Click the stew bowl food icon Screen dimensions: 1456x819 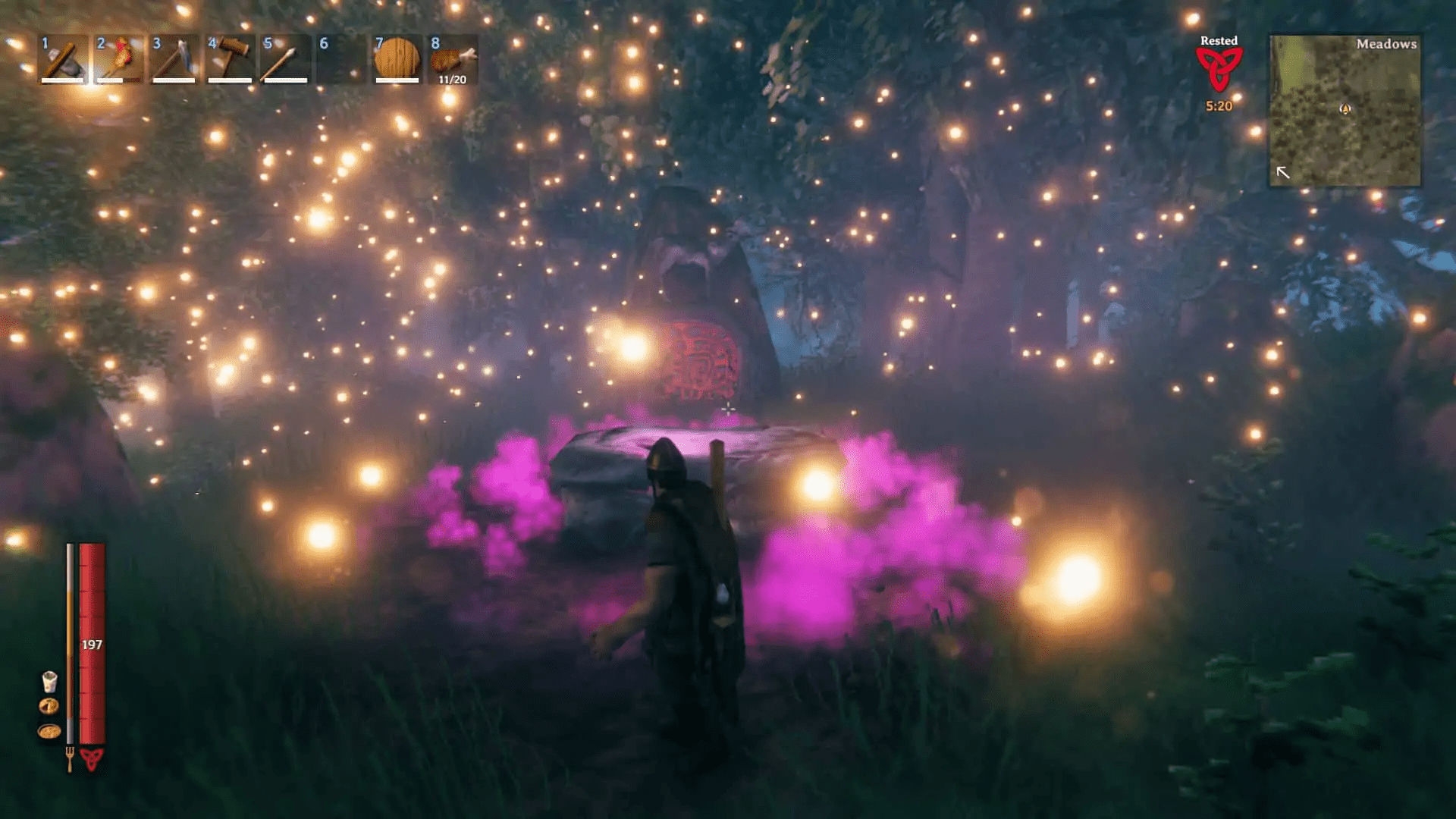49,732
